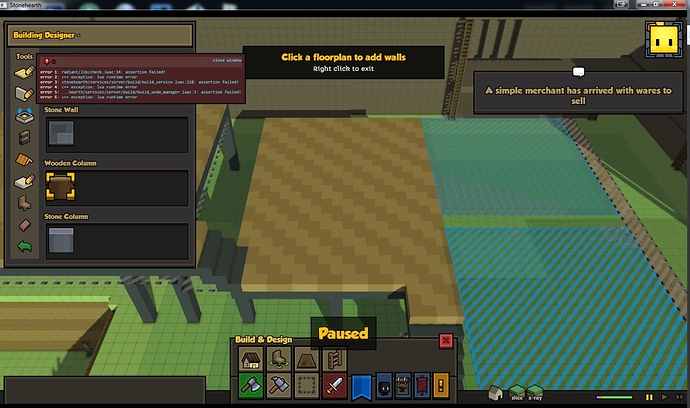The width and height of the screenshot is (690, 408).
Task: Toggle the x-ray view mode
Action: [533, 393]
